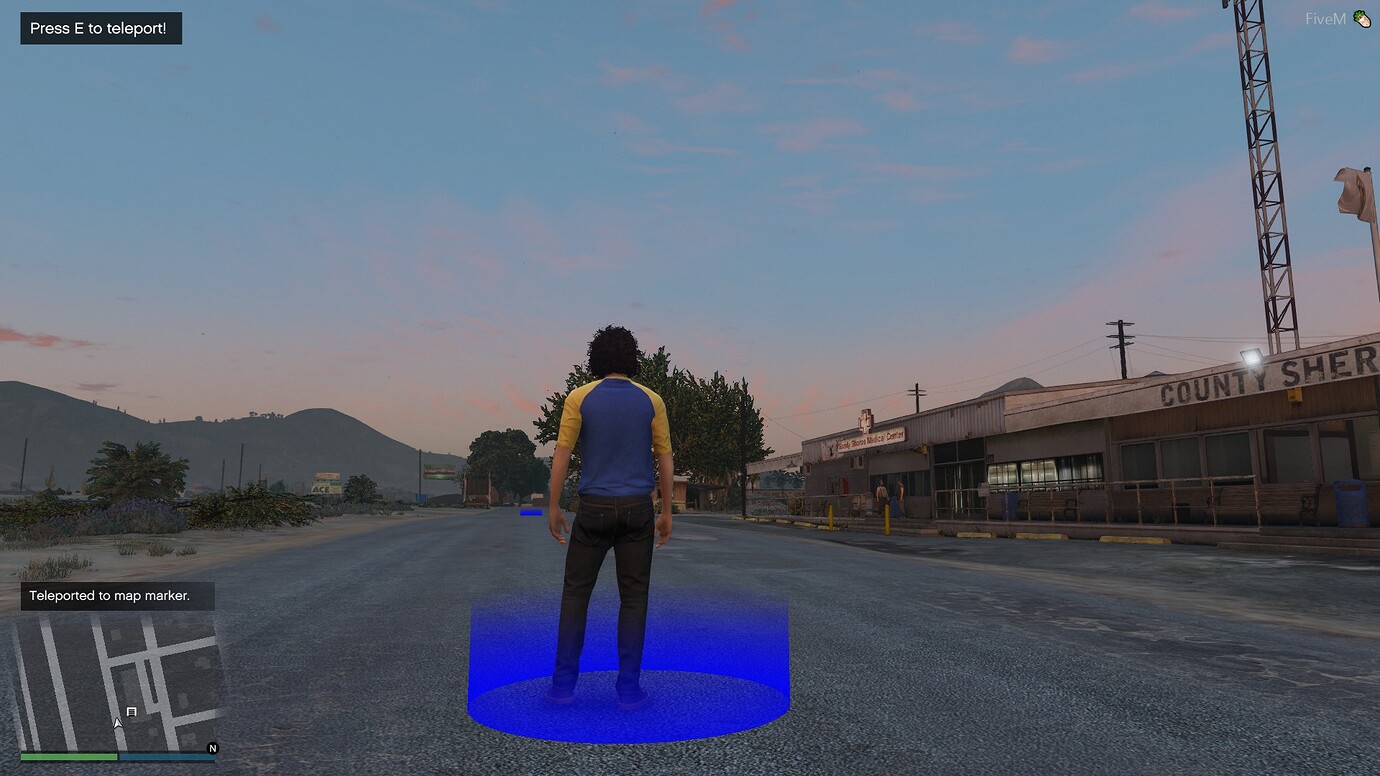Toggle the blue stamina bar segment
1380x776 pixels.
coord(165,757)
